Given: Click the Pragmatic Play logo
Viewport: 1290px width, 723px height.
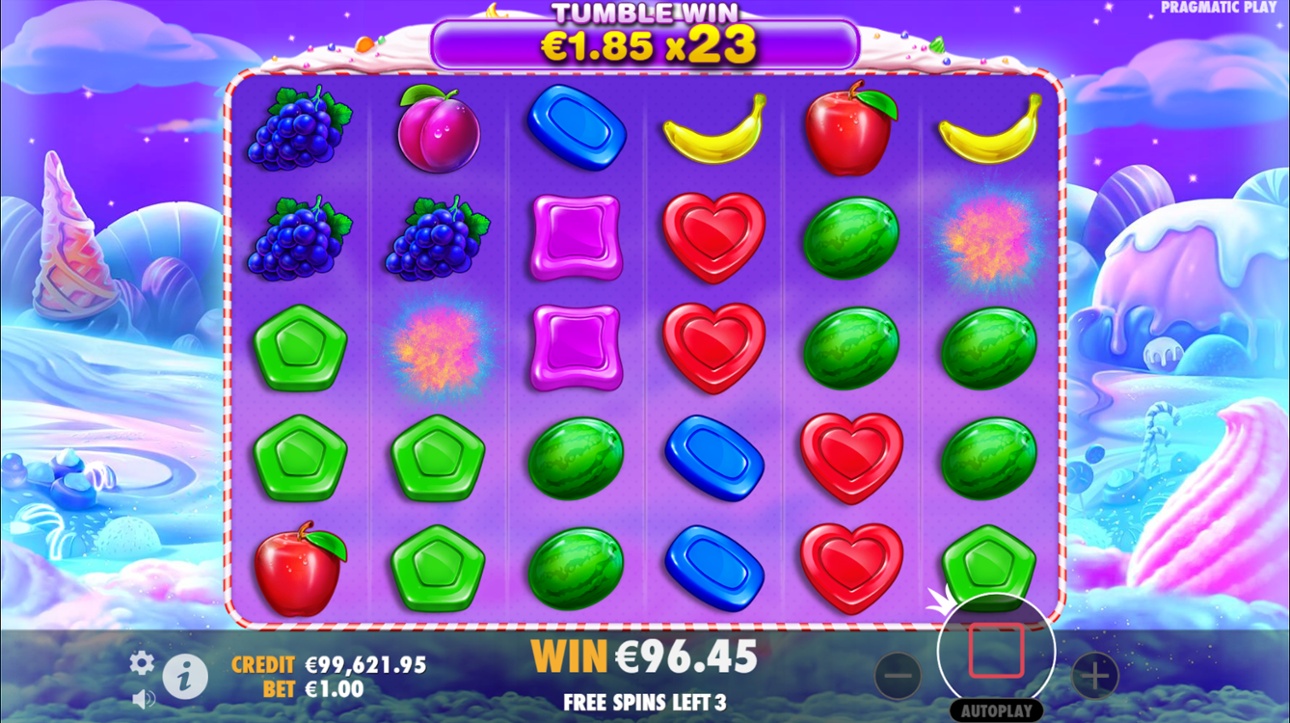Looking at the screenshot, I should click(1216, 8).
